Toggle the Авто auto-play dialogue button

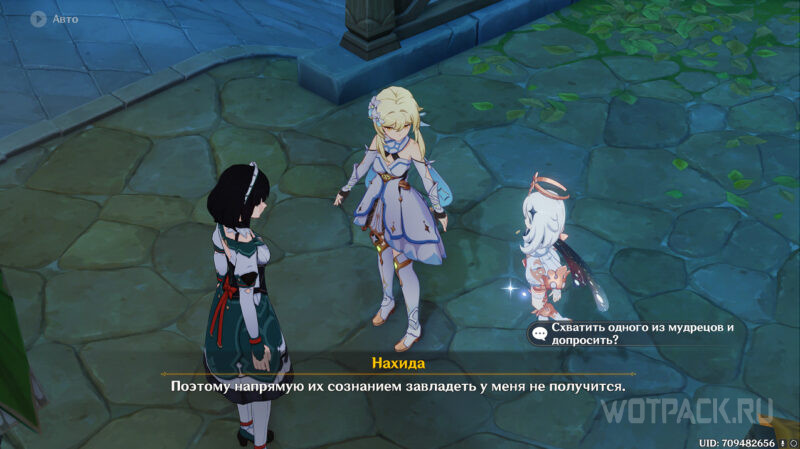tap(39, 18)
